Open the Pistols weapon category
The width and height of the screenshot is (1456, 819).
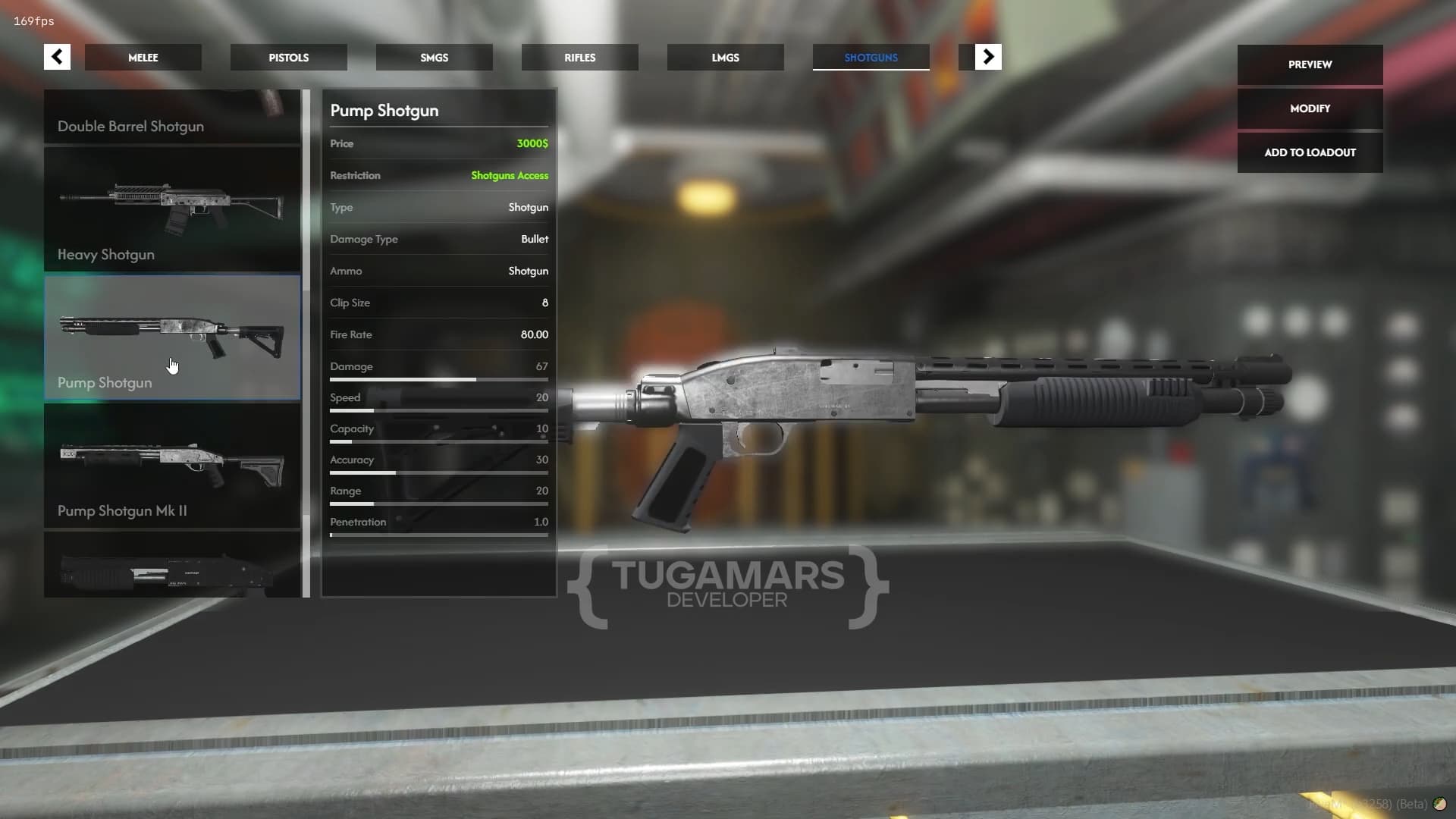288,58
